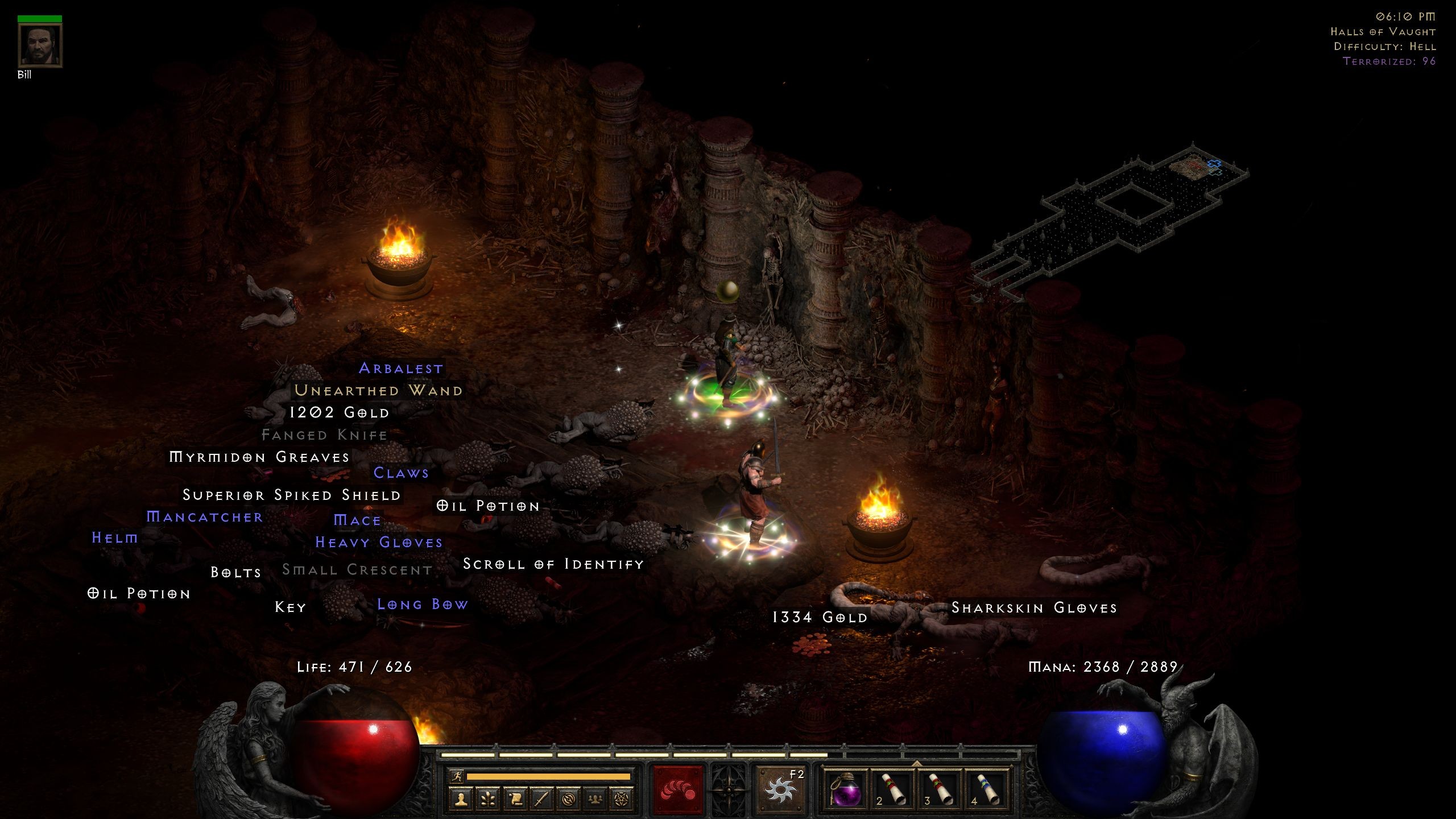Expand the potion belt via chevron
The height and width of the screenshot is (819, 1456).
point(917,763)
